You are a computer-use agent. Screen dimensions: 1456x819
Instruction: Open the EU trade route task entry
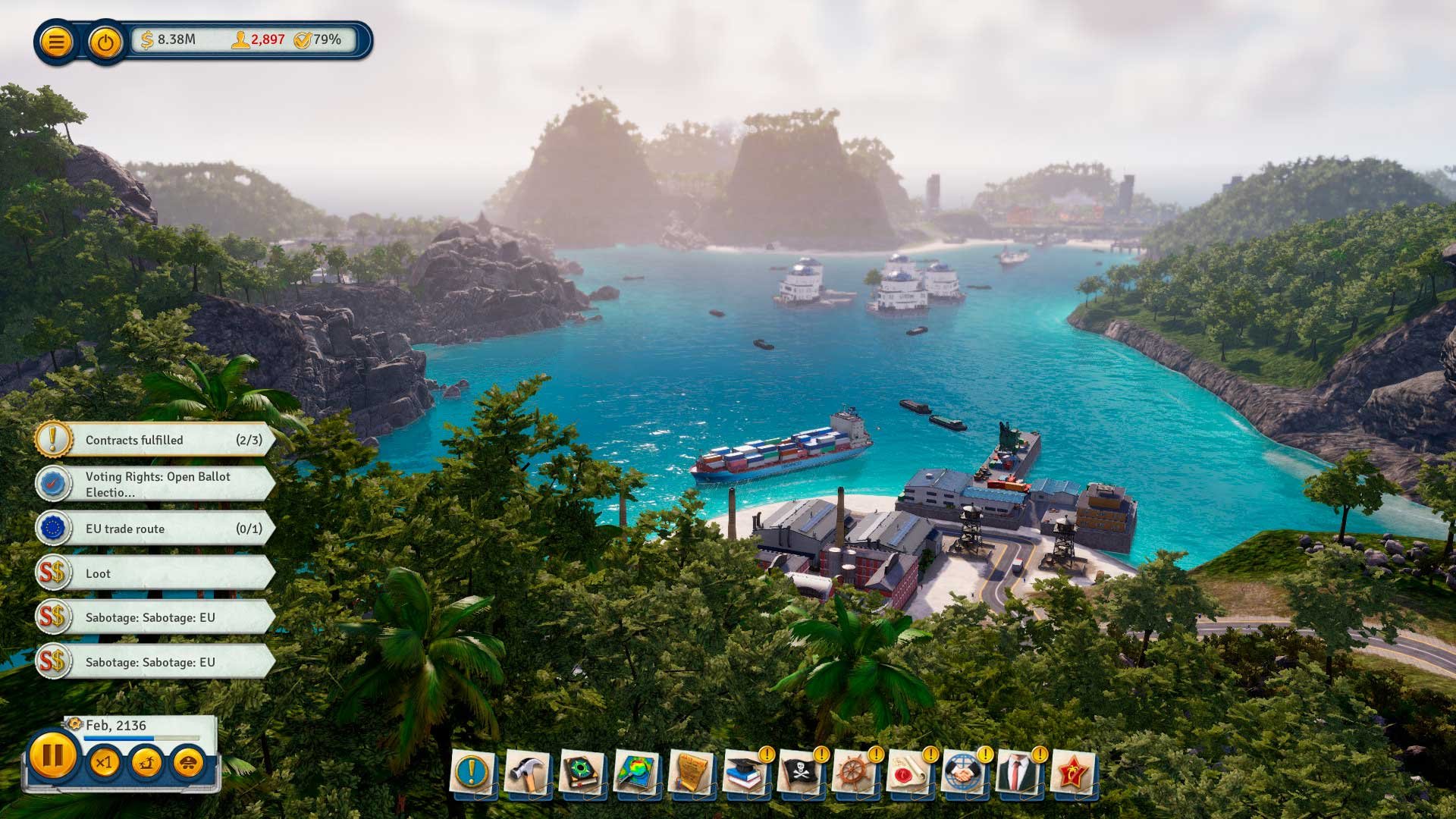[152, 529]
